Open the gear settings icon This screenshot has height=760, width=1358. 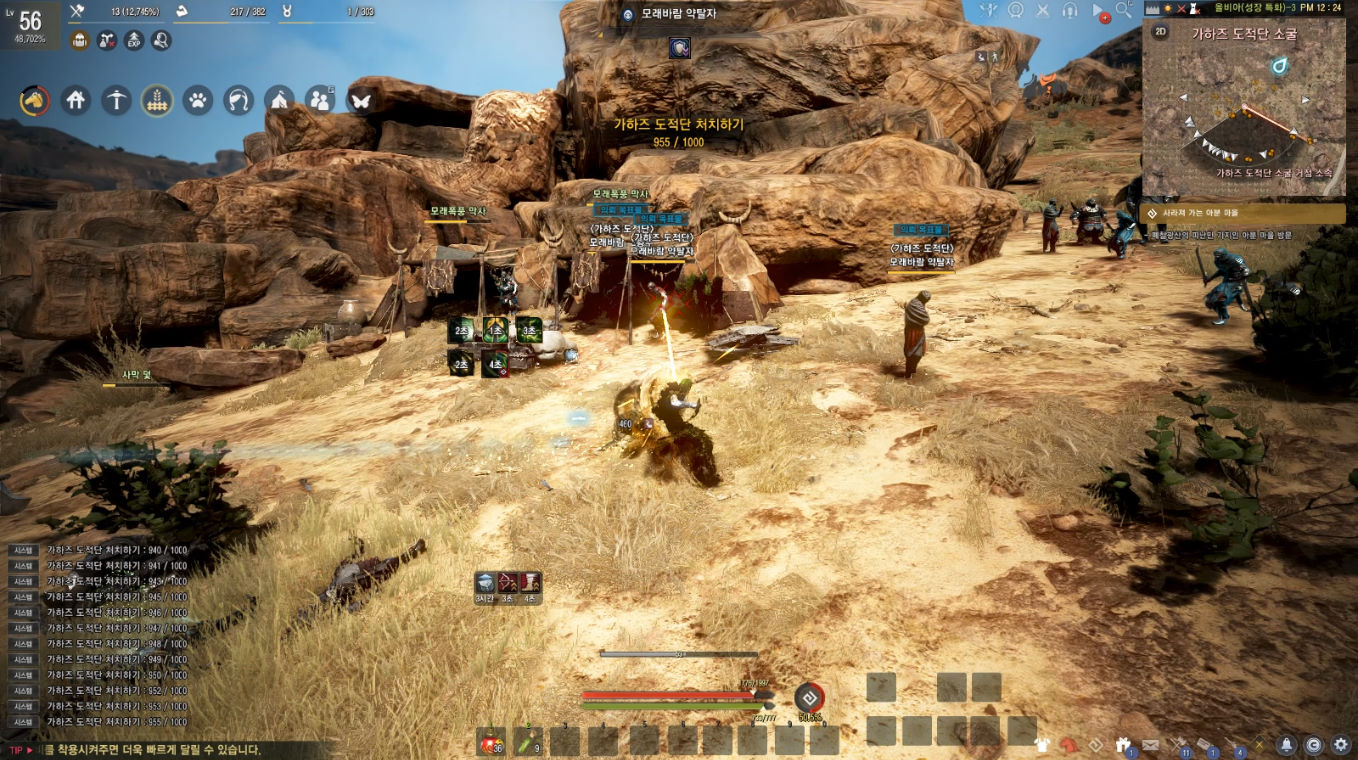[x=1340, y=745]
